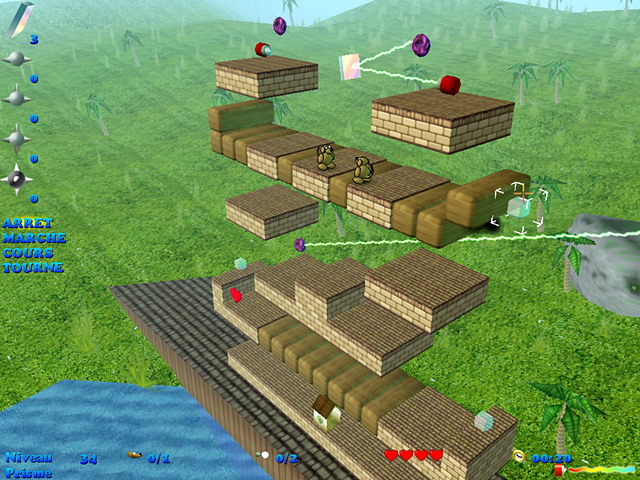Screen dimensions: 640x480
Task: Choose the dark spiked ball item
Action: [x=17, y=179]
